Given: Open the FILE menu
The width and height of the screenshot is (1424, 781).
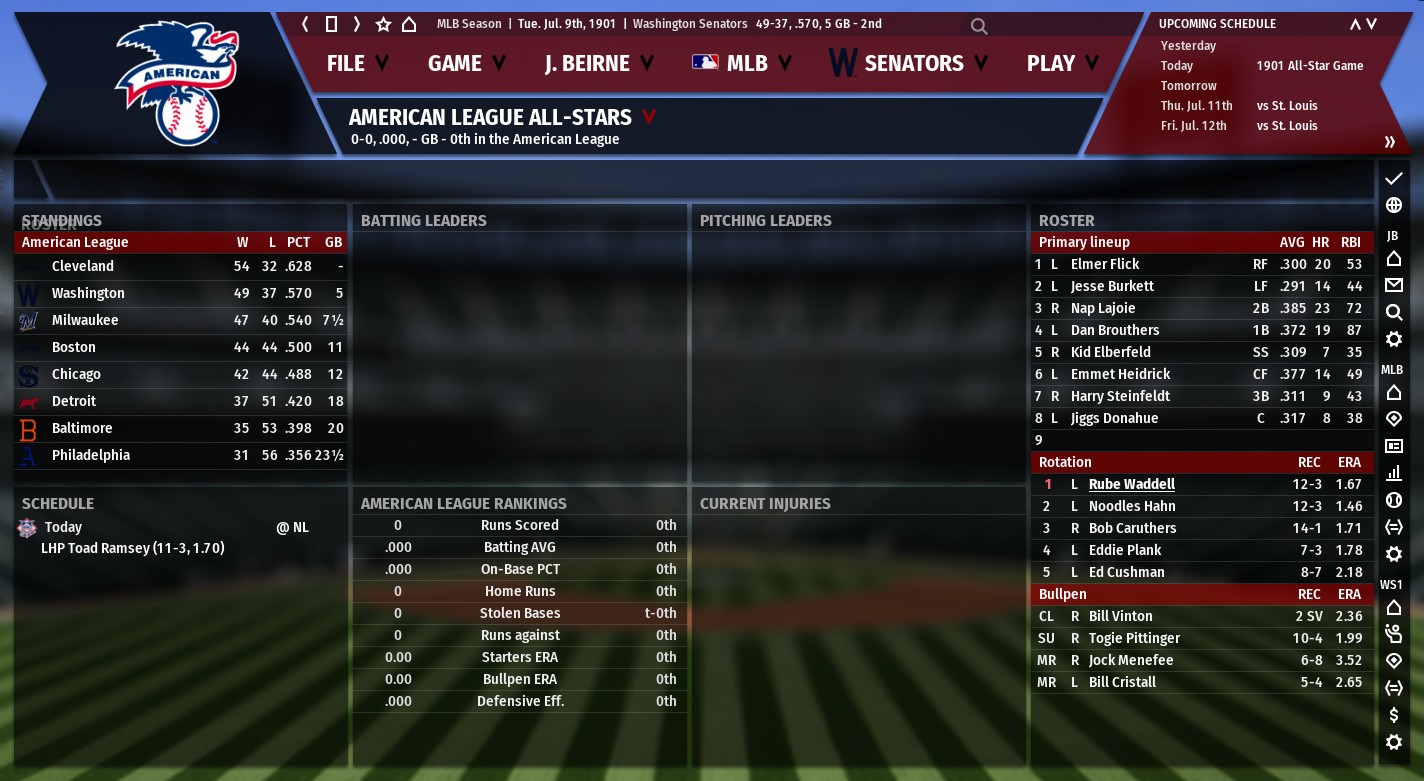Looking at the screenshot, I should (x=357, y=63).
